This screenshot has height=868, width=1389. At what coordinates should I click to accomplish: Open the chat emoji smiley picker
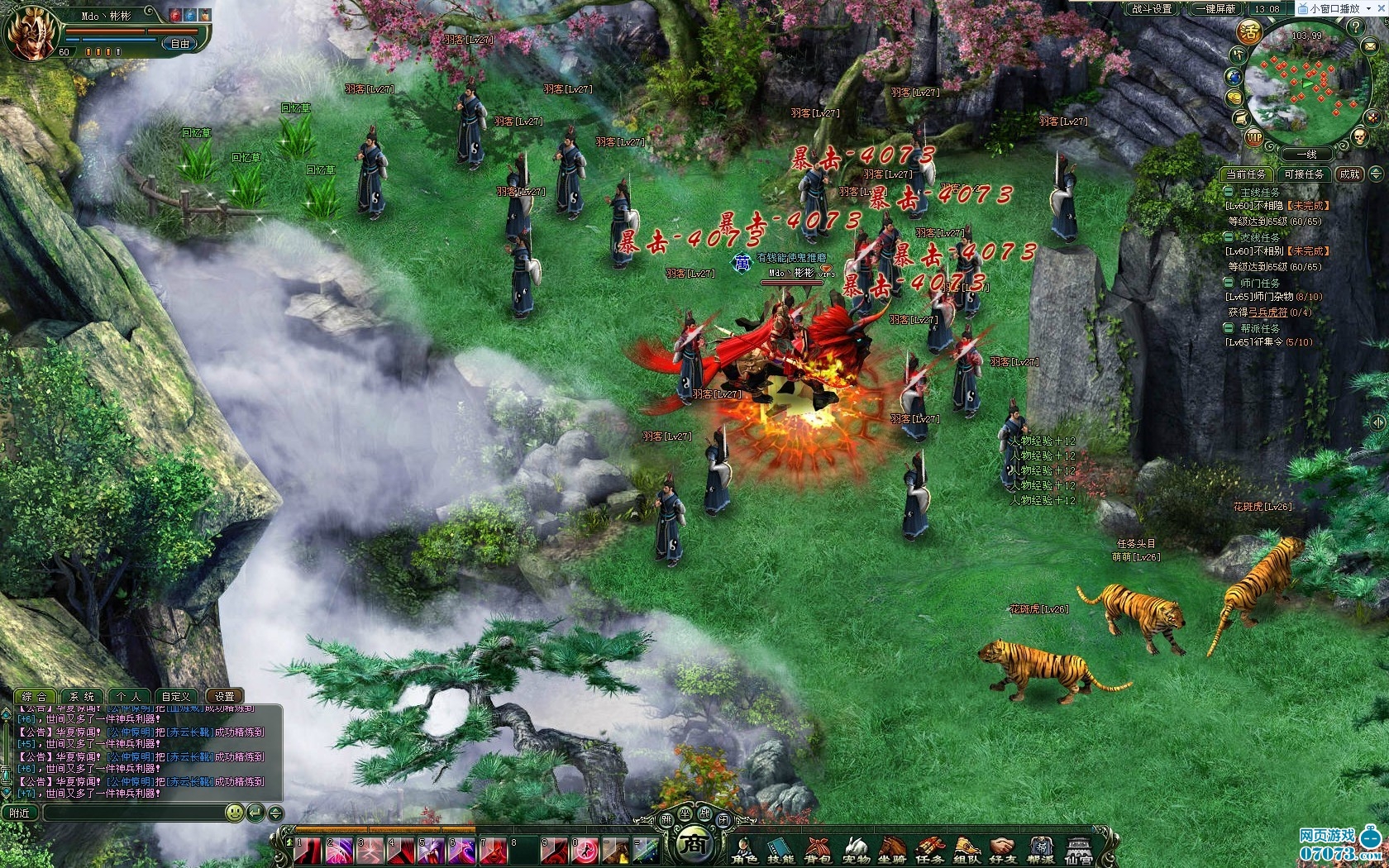coord(235,813)
